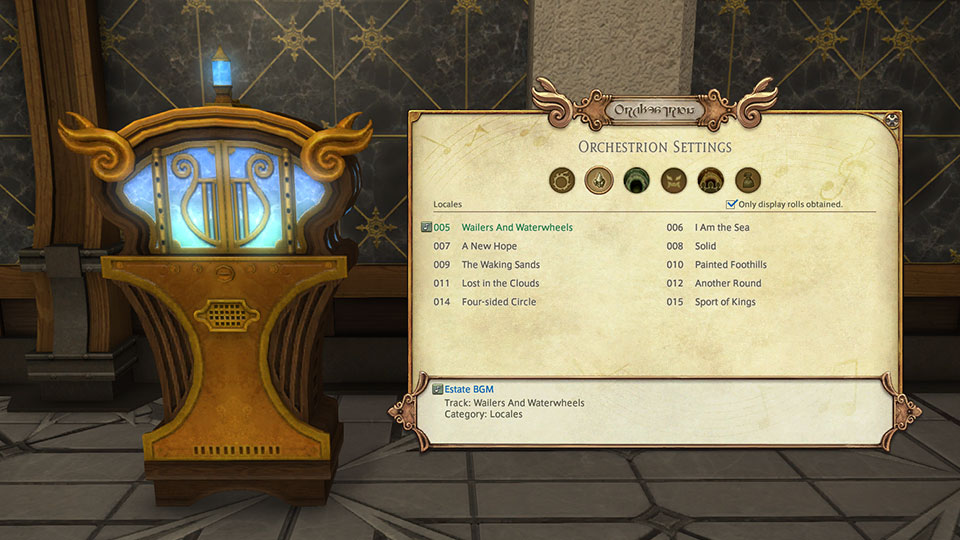Image resolution: width=960 pixels, height=540 pixels.
Task: Select the track Wailers And Waterwheels
Action: [516, 228]
